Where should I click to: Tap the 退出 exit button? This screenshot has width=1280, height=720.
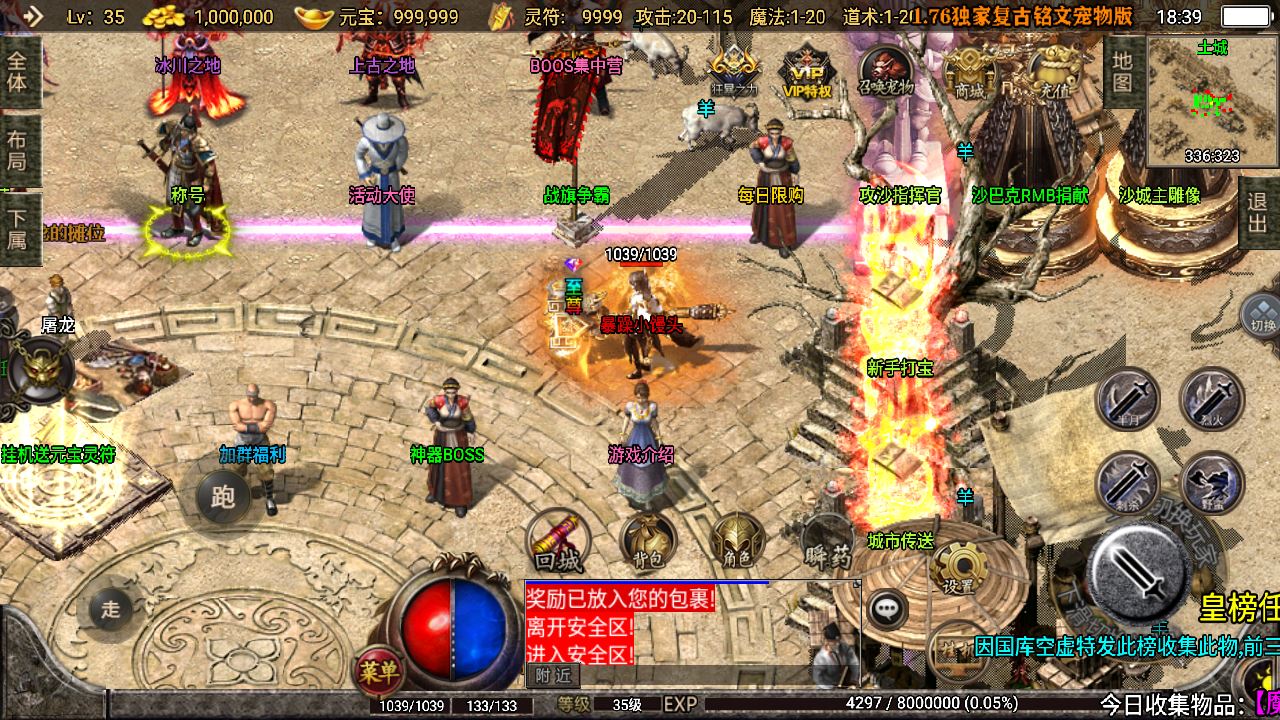click(x=1258, y=213)
